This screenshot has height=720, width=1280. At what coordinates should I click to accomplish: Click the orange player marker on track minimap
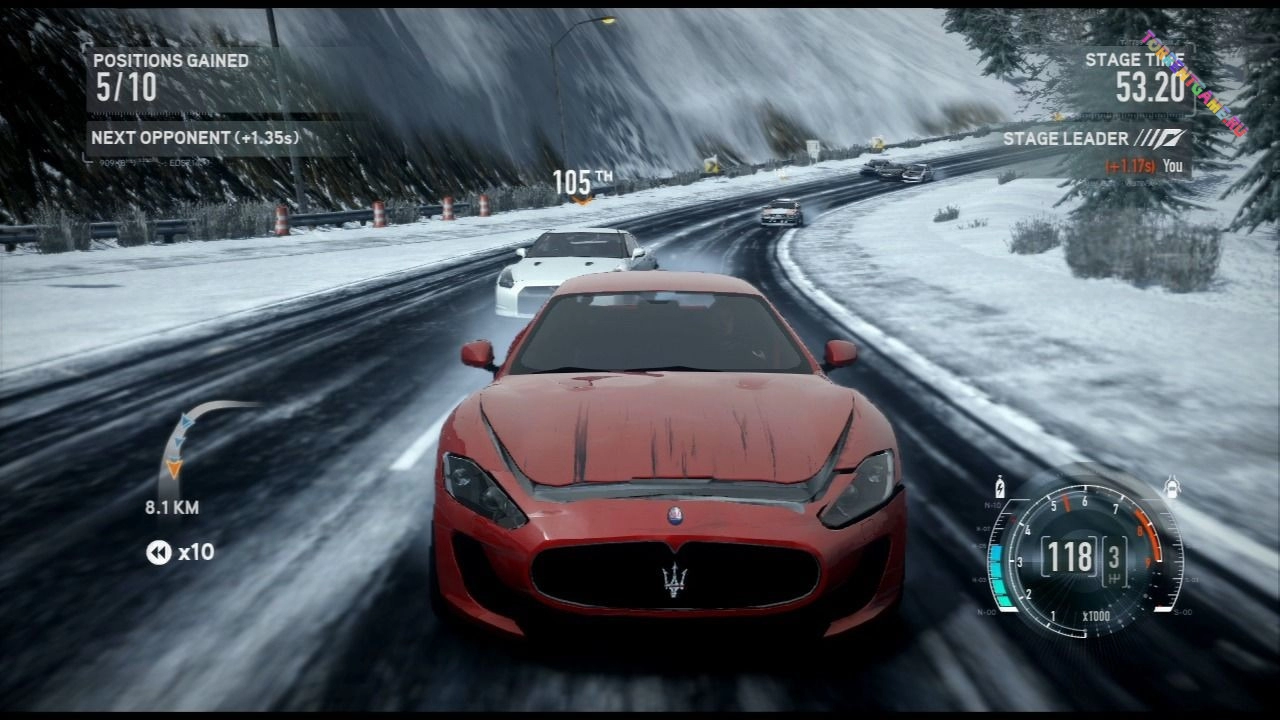pyautogui.click(x=174, y=467)
